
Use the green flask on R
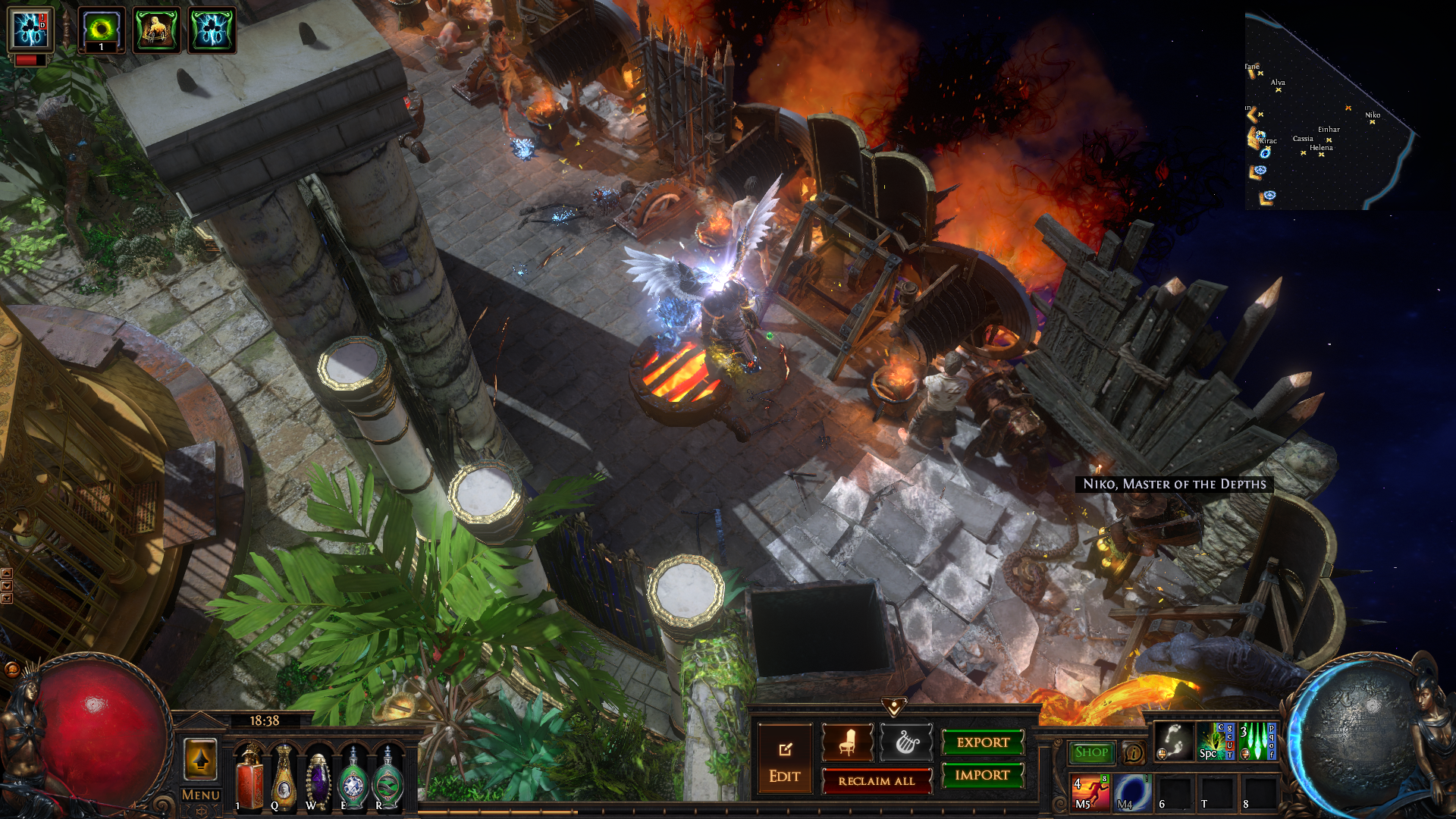(388, 779)
